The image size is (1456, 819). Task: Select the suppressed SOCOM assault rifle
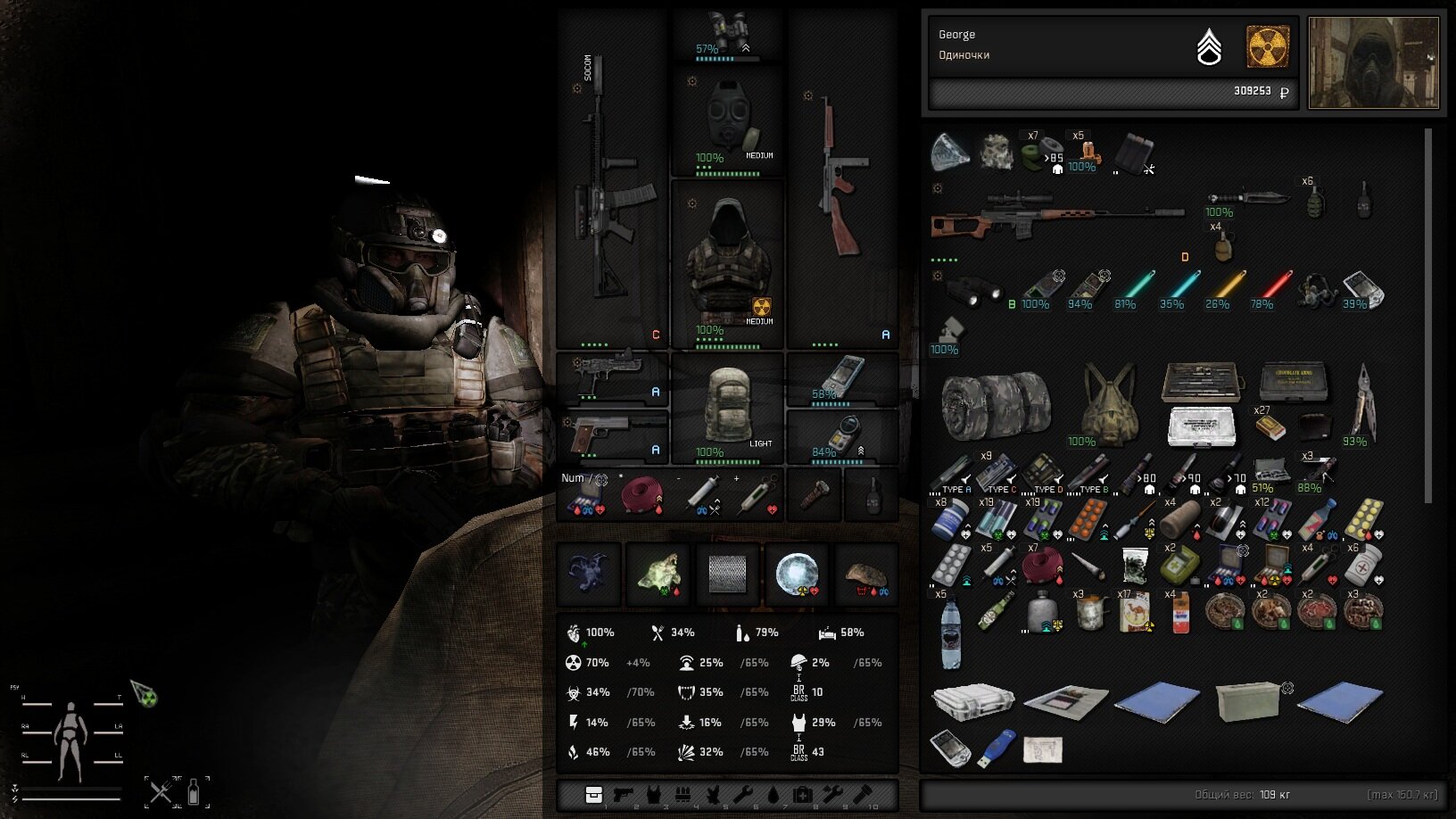pyautogui.click(x=610, y=196)
